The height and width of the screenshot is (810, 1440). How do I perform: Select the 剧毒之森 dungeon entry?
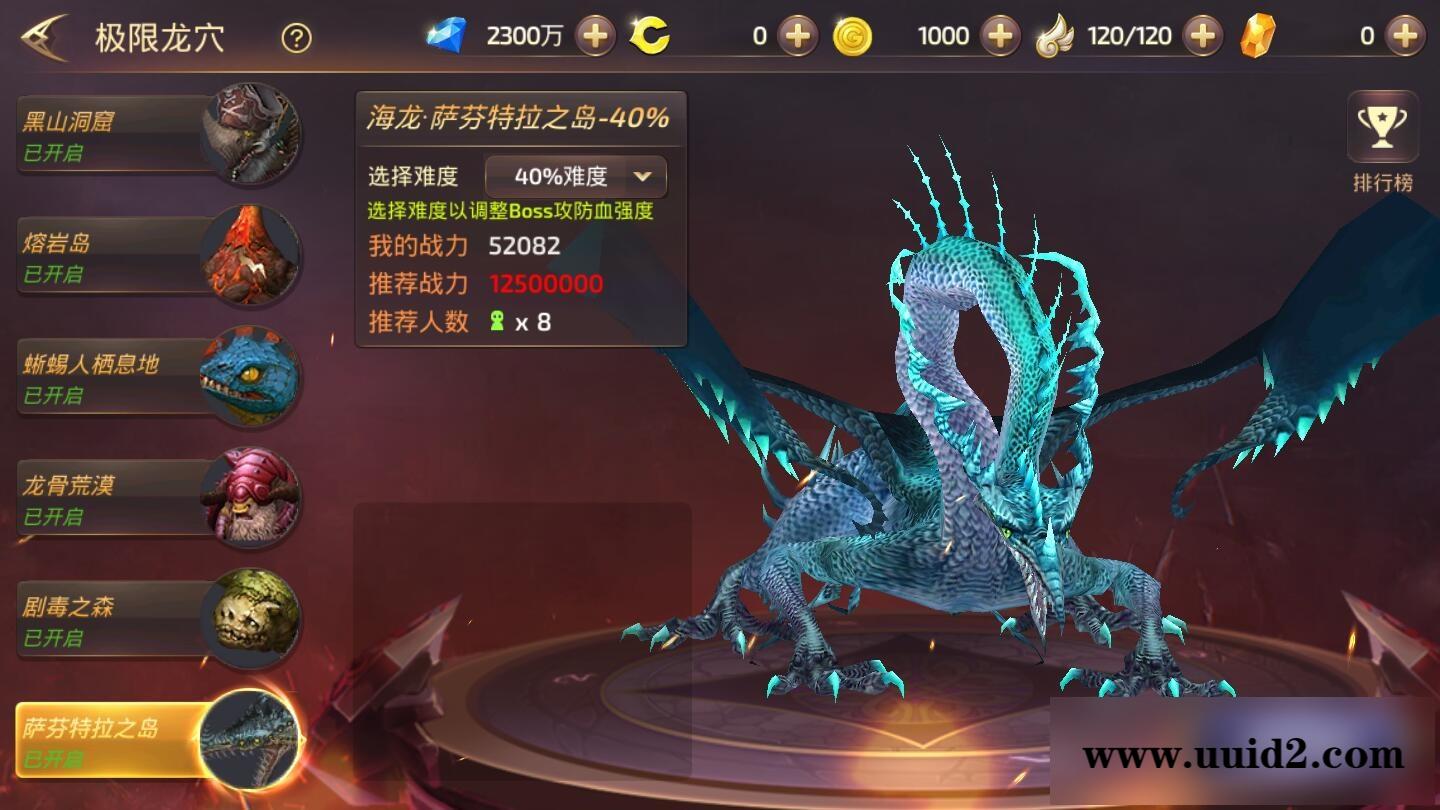tap(110, 618)
